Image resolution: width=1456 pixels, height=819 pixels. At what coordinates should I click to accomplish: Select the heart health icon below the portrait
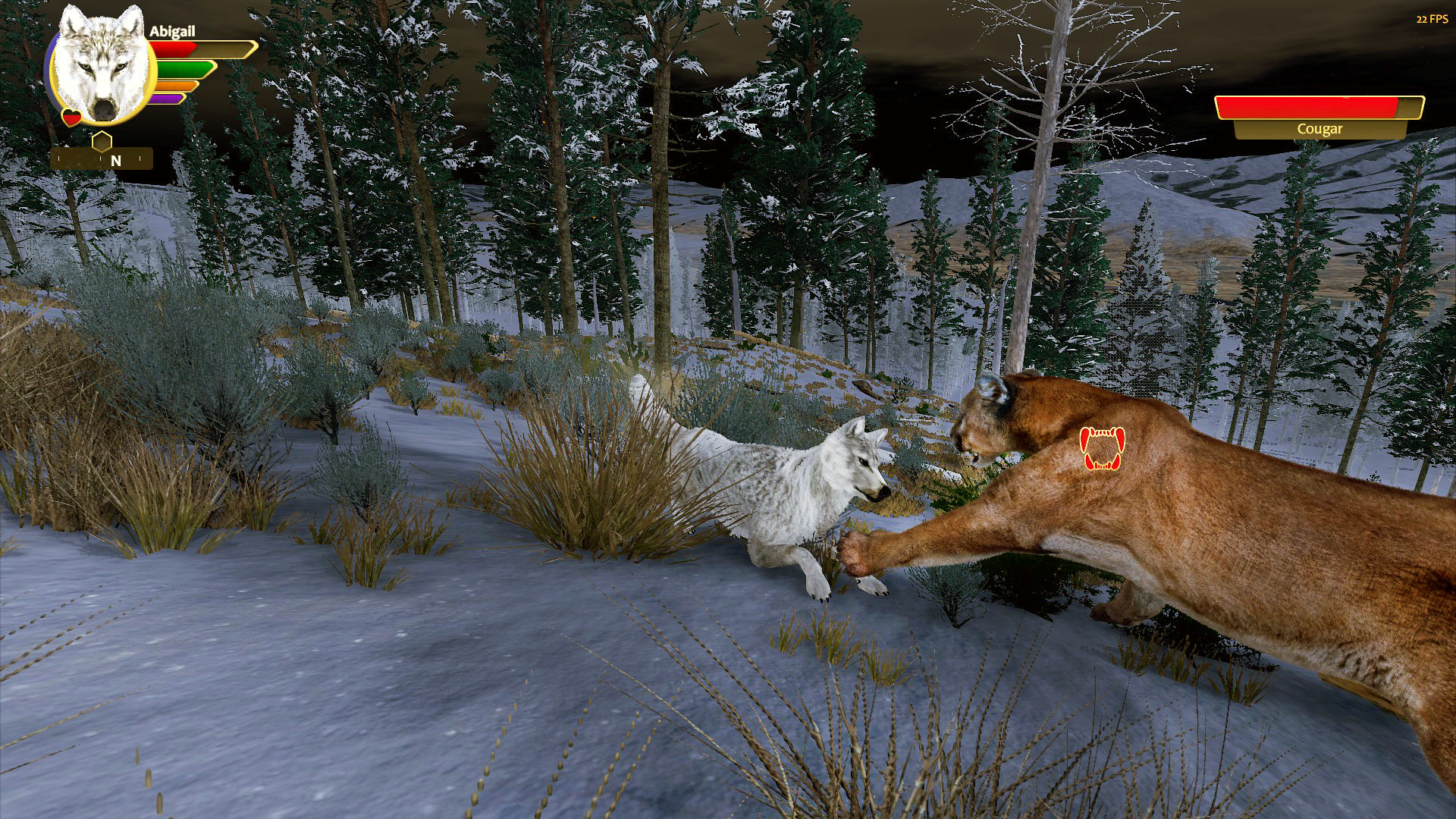(71, 118)
